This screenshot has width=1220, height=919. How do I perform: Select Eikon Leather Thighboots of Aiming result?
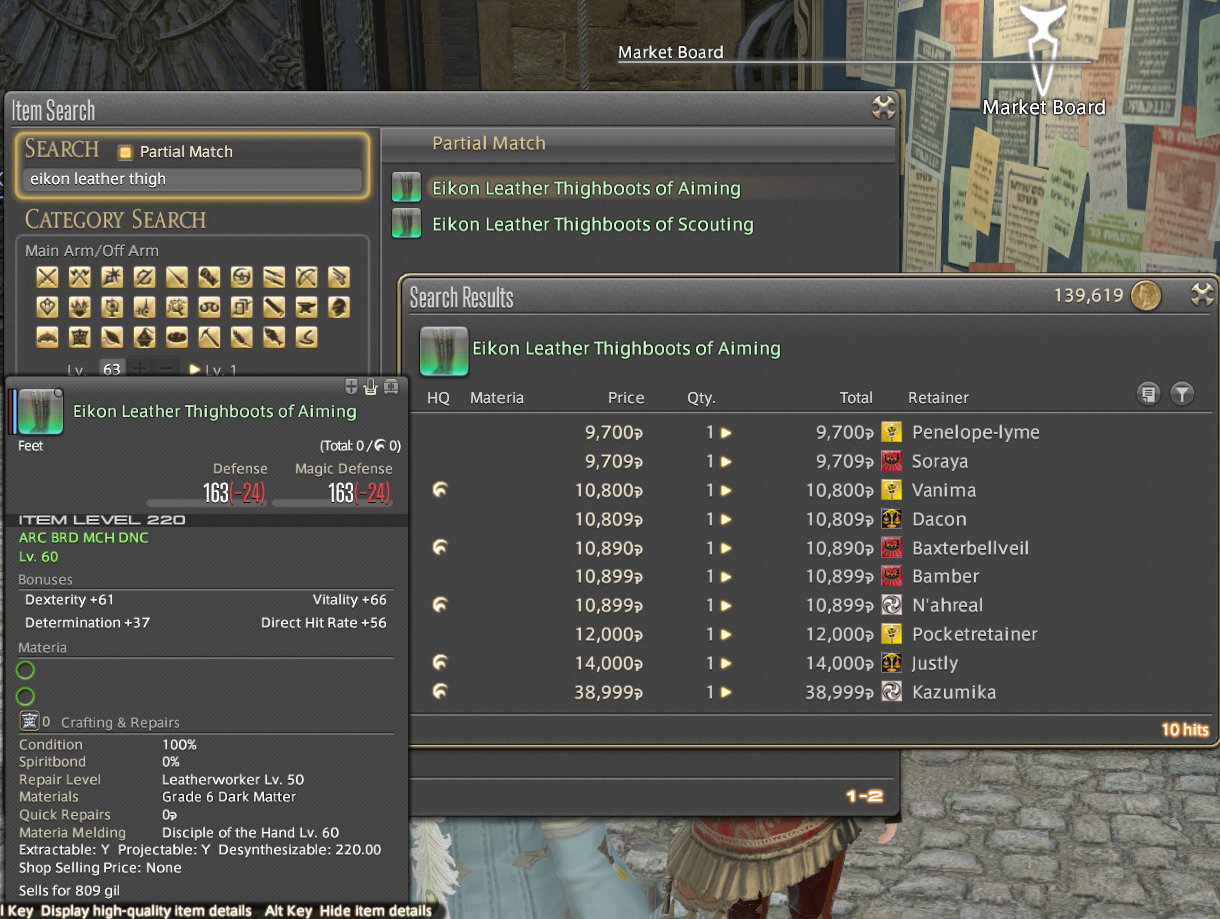click(x=586, y=188)
